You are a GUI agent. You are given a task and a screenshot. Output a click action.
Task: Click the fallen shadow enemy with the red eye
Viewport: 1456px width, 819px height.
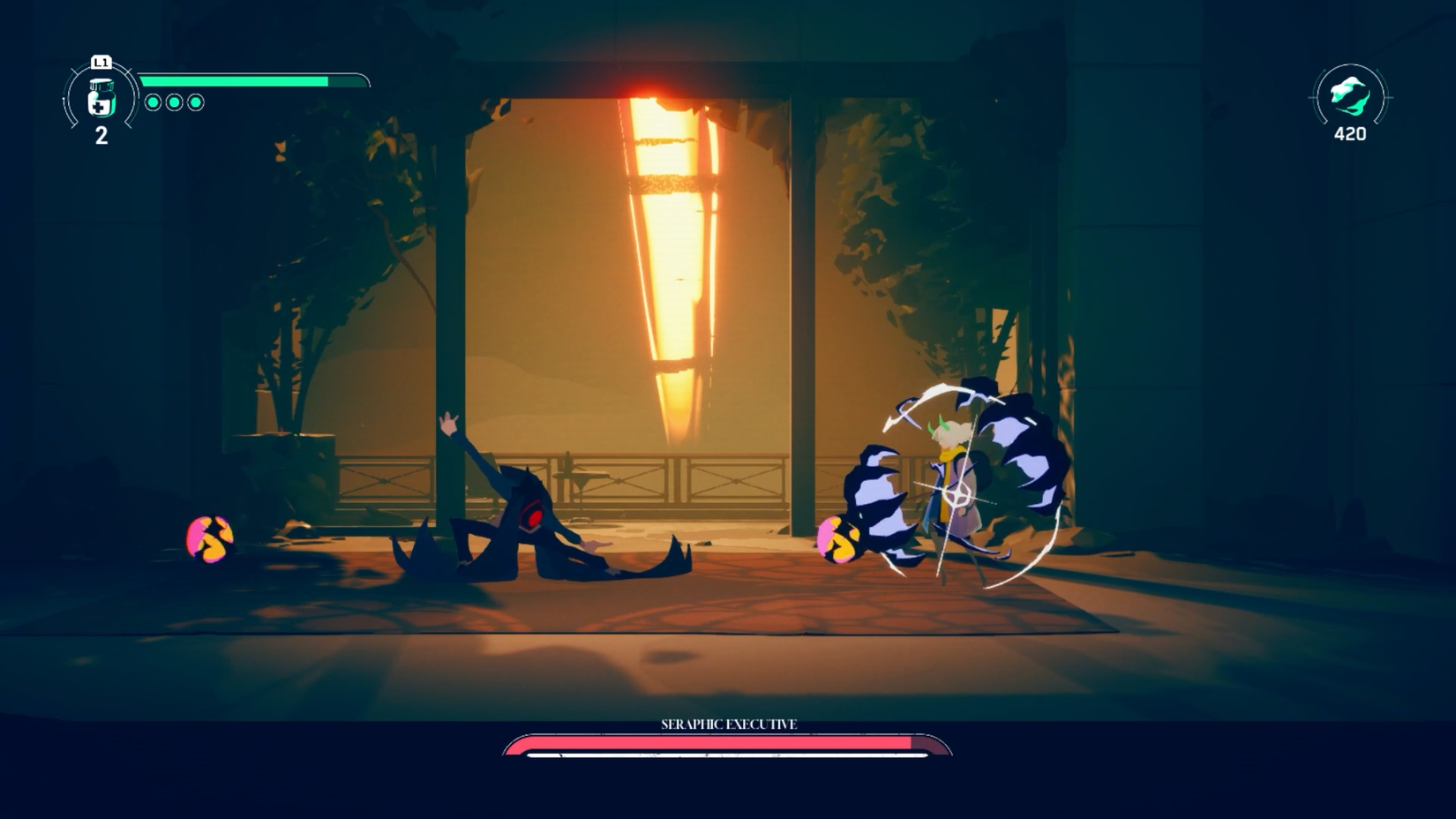click(x=537, y=518)
